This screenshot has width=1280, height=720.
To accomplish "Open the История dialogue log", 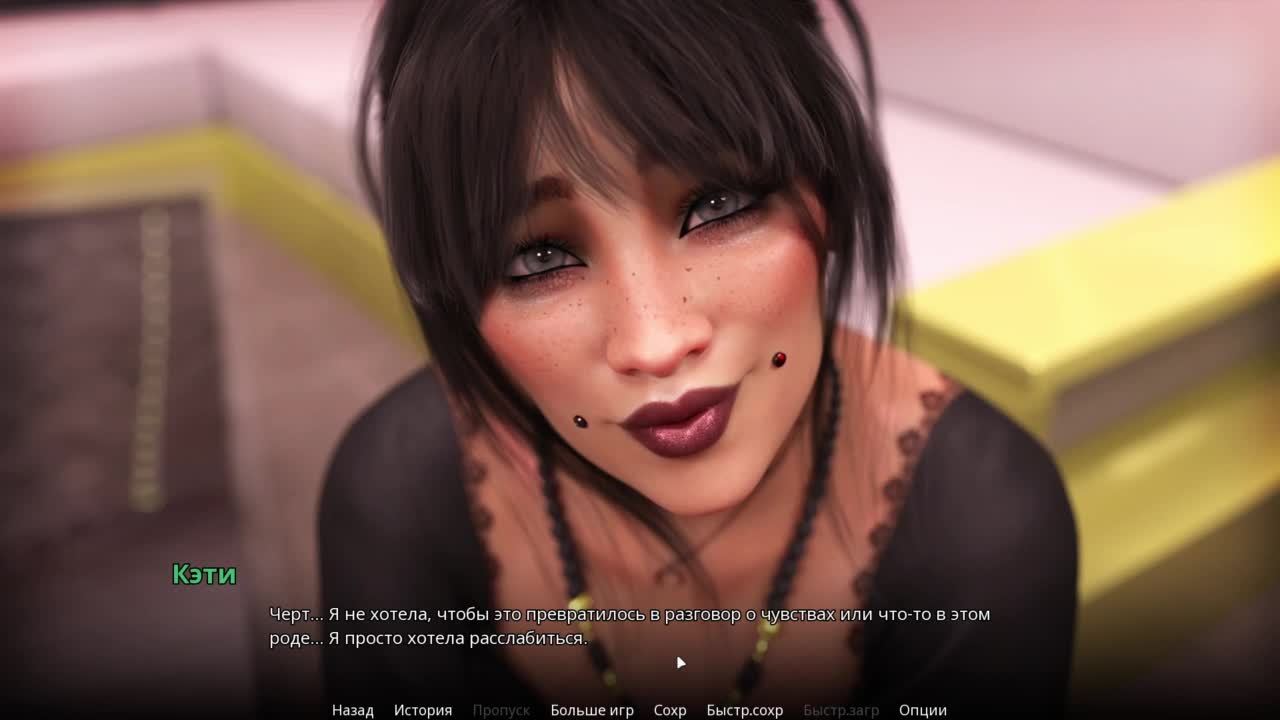I will click(422, 710).
